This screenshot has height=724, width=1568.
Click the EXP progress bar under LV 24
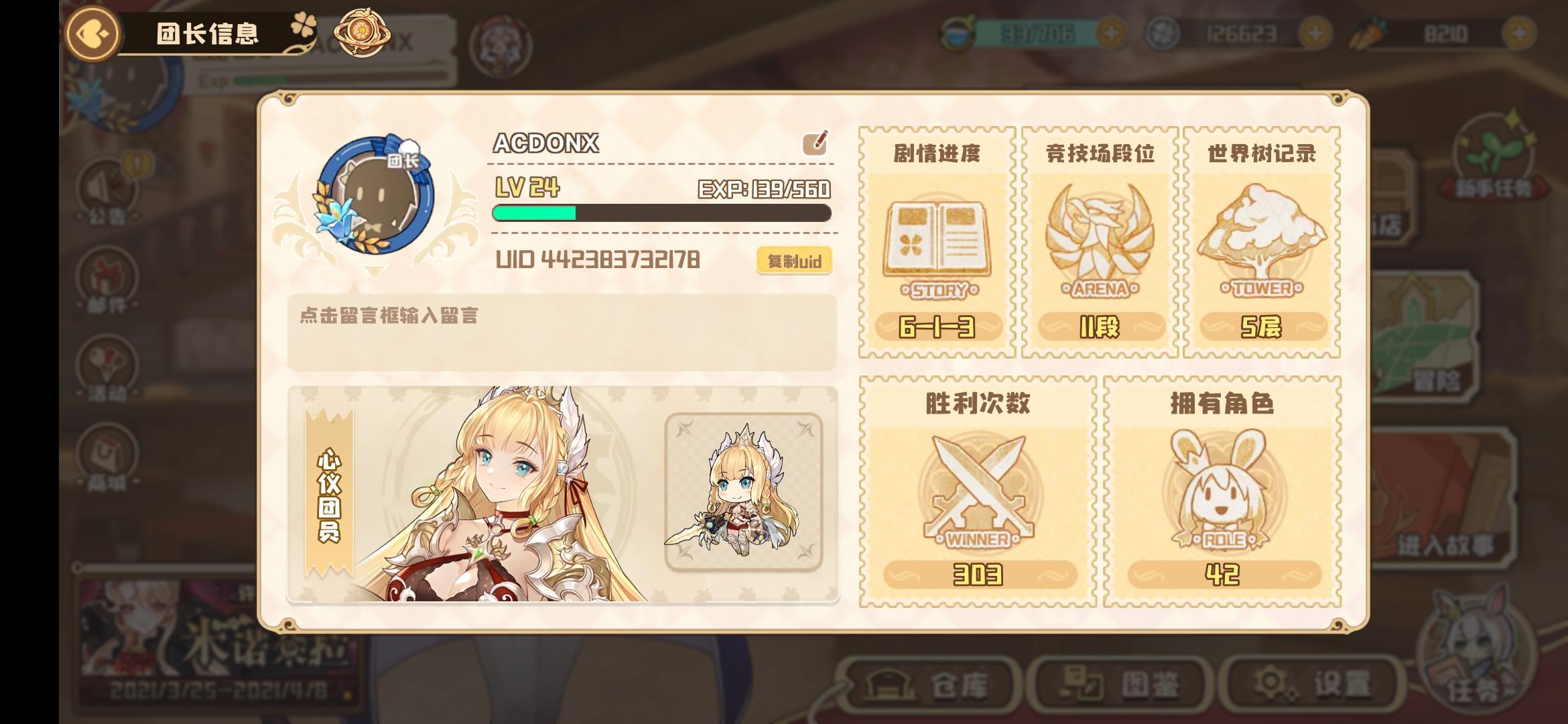click(662, 213)
